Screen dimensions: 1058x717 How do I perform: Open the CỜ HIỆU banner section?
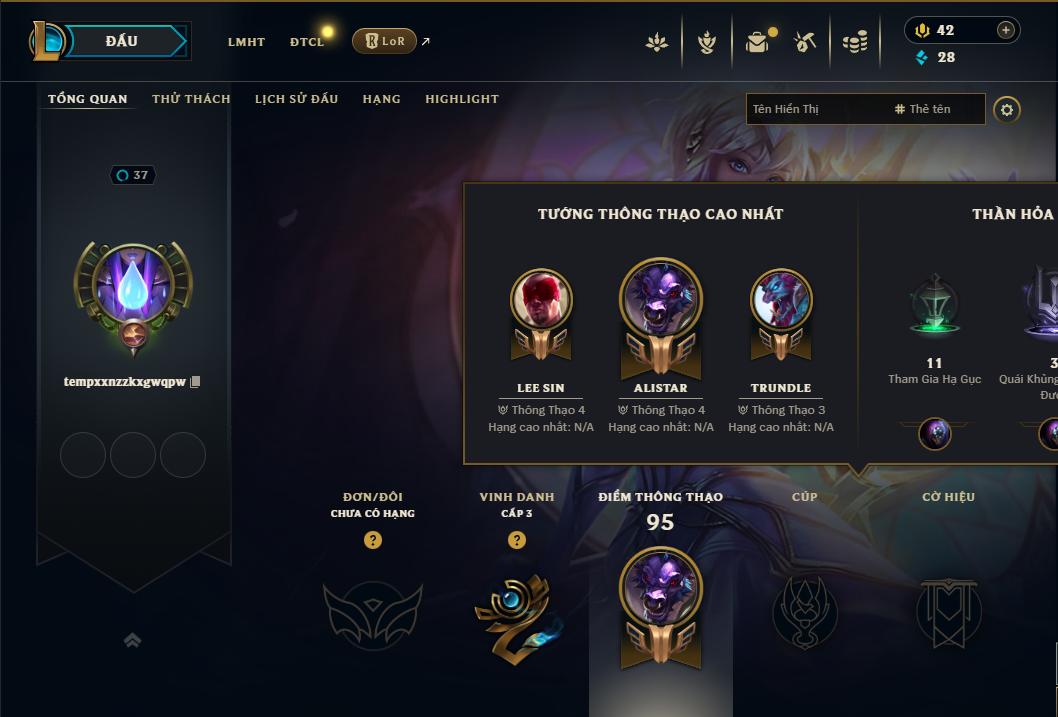pyautogui.click(x=948, y=610)
